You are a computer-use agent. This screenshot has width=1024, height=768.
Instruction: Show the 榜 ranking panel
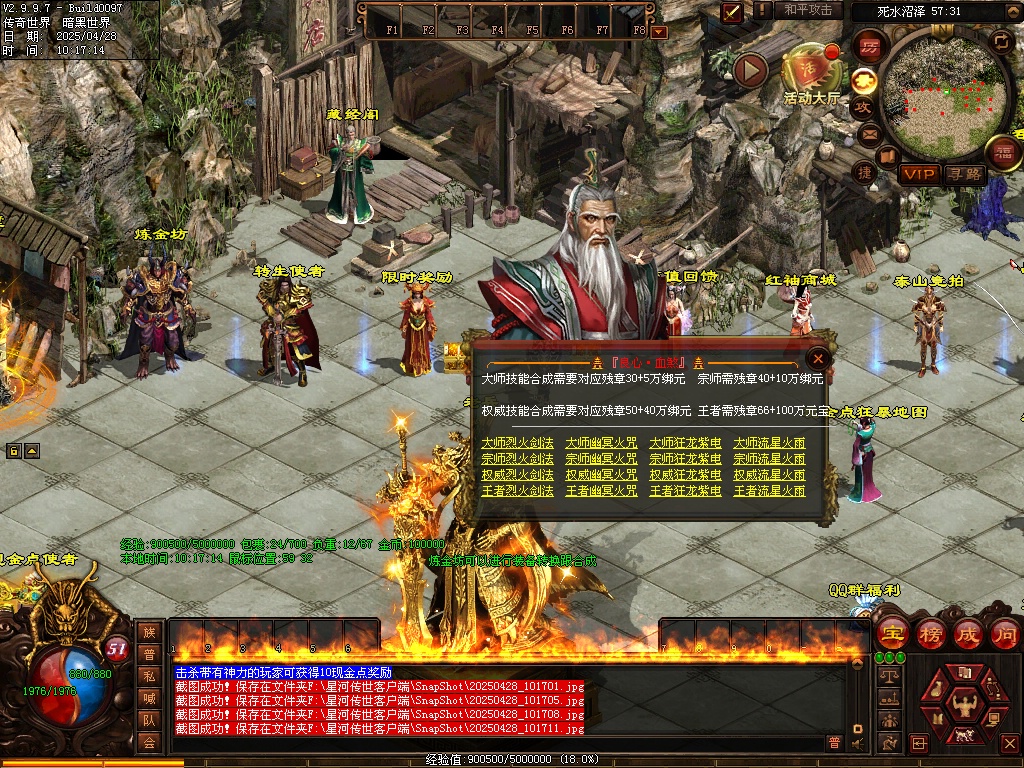(931, 633)
